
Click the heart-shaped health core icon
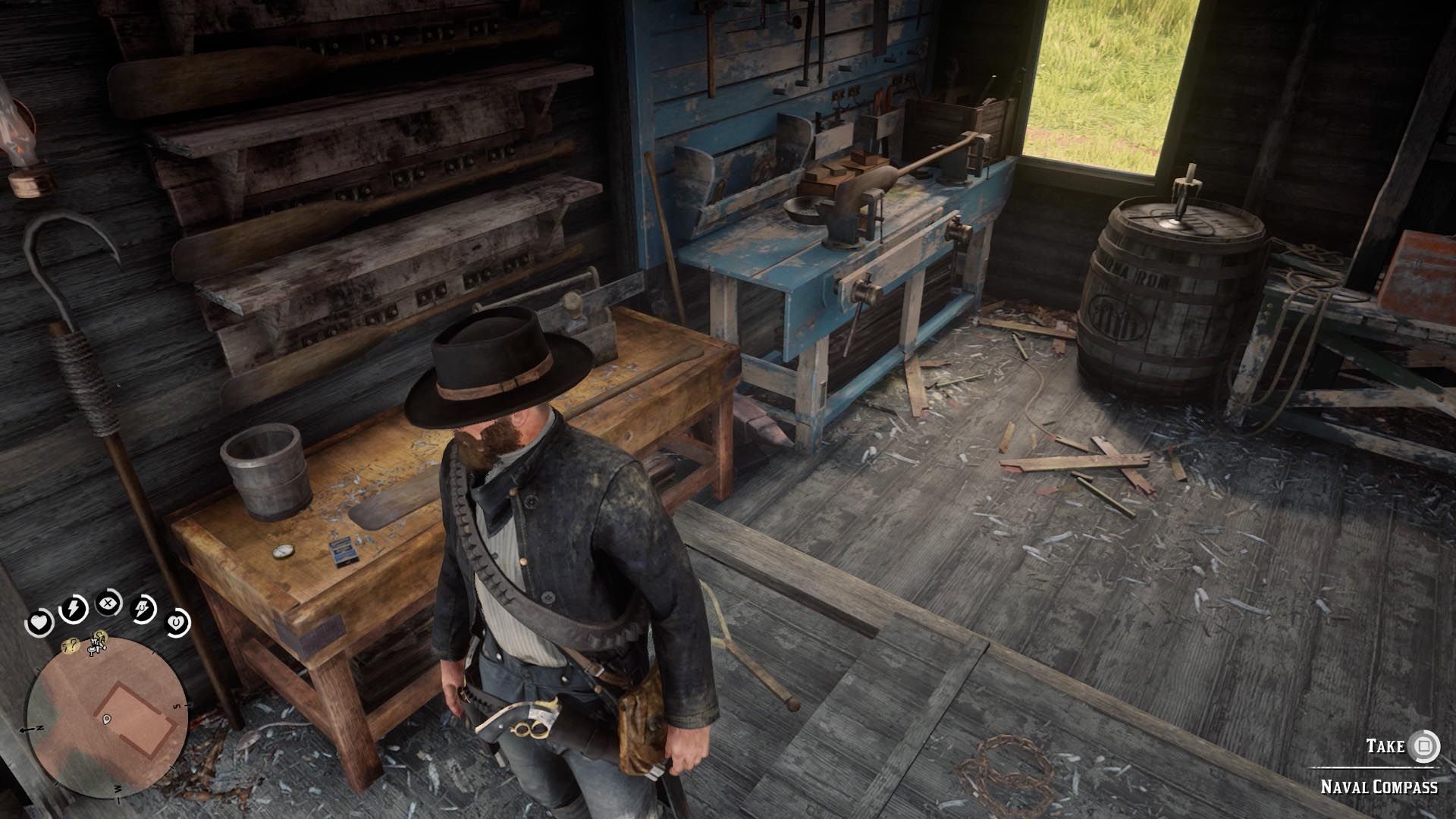[x=39, y=621]
